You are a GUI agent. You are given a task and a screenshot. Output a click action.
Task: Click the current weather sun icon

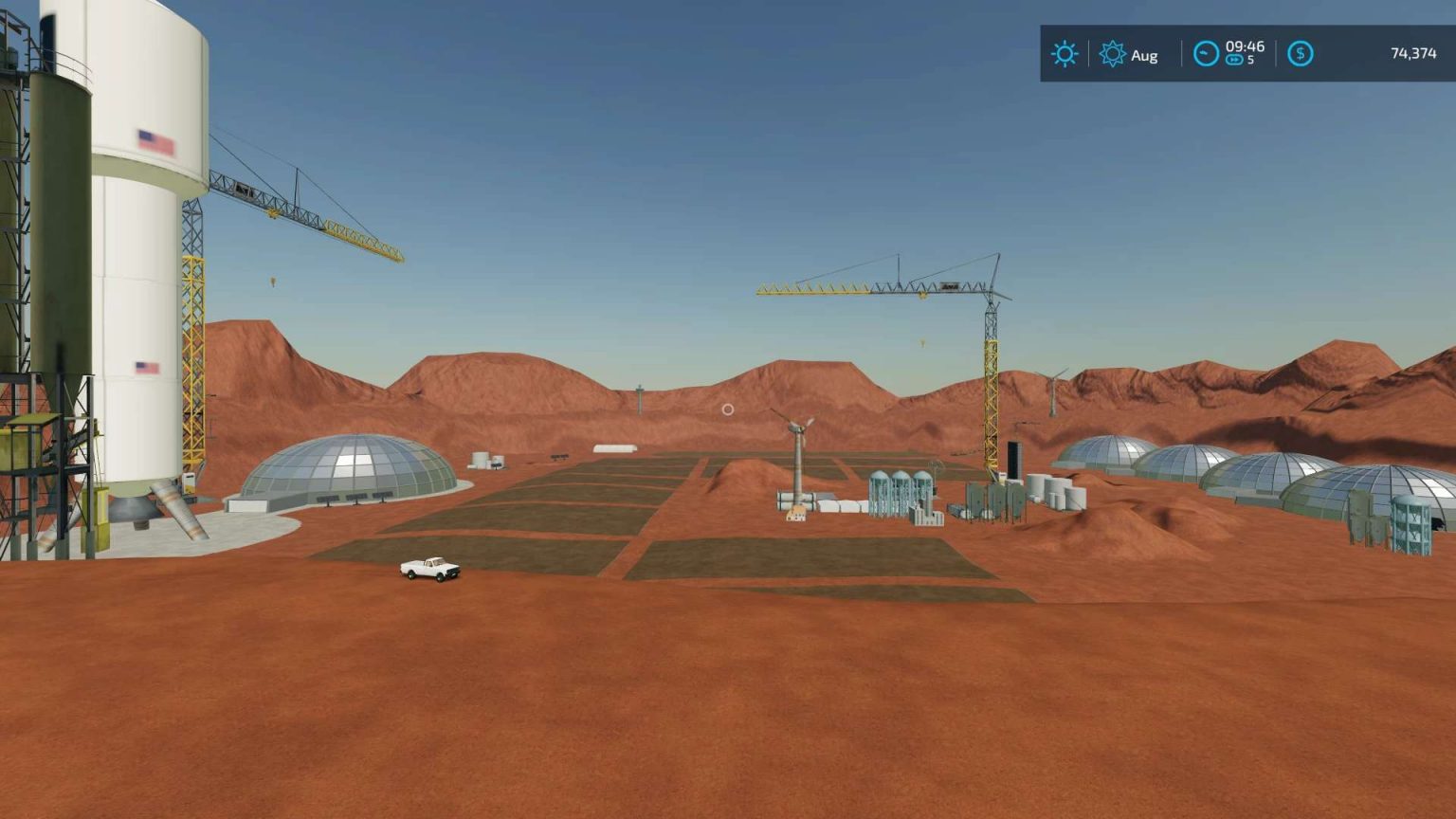coord(1065,54)
